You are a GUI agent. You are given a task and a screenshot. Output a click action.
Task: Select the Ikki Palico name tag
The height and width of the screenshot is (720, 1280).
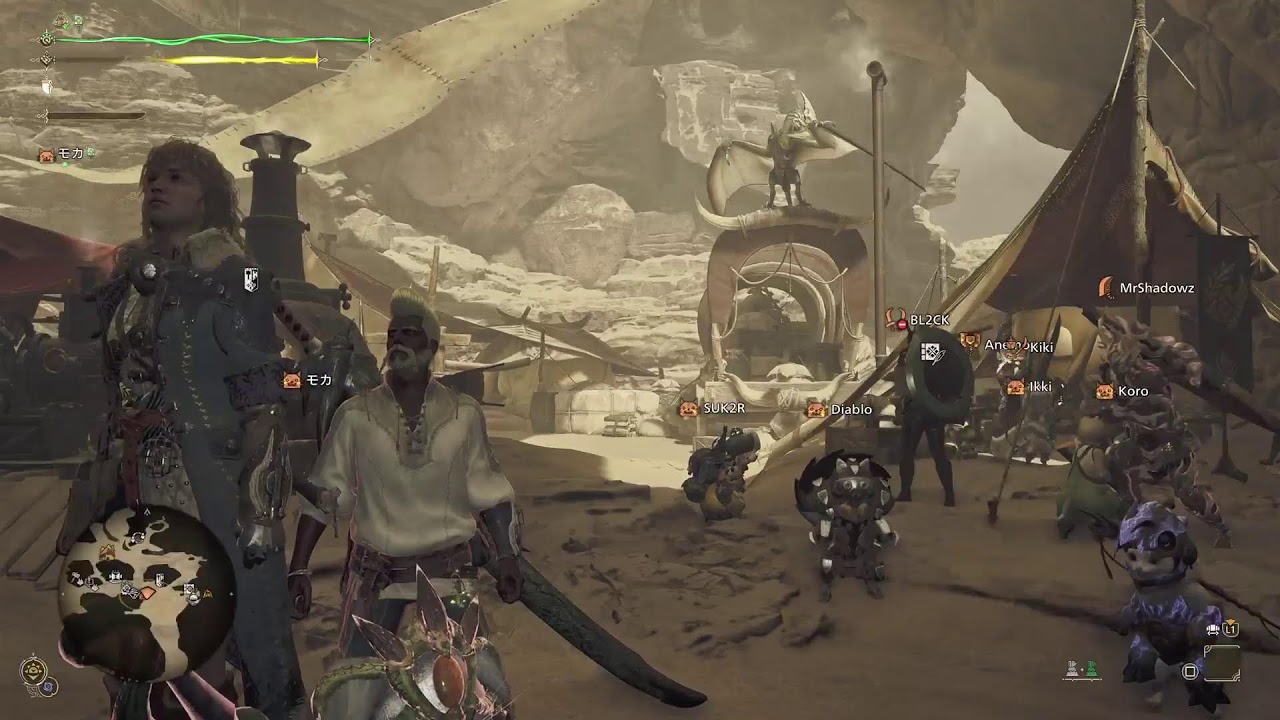[1039, 387]
